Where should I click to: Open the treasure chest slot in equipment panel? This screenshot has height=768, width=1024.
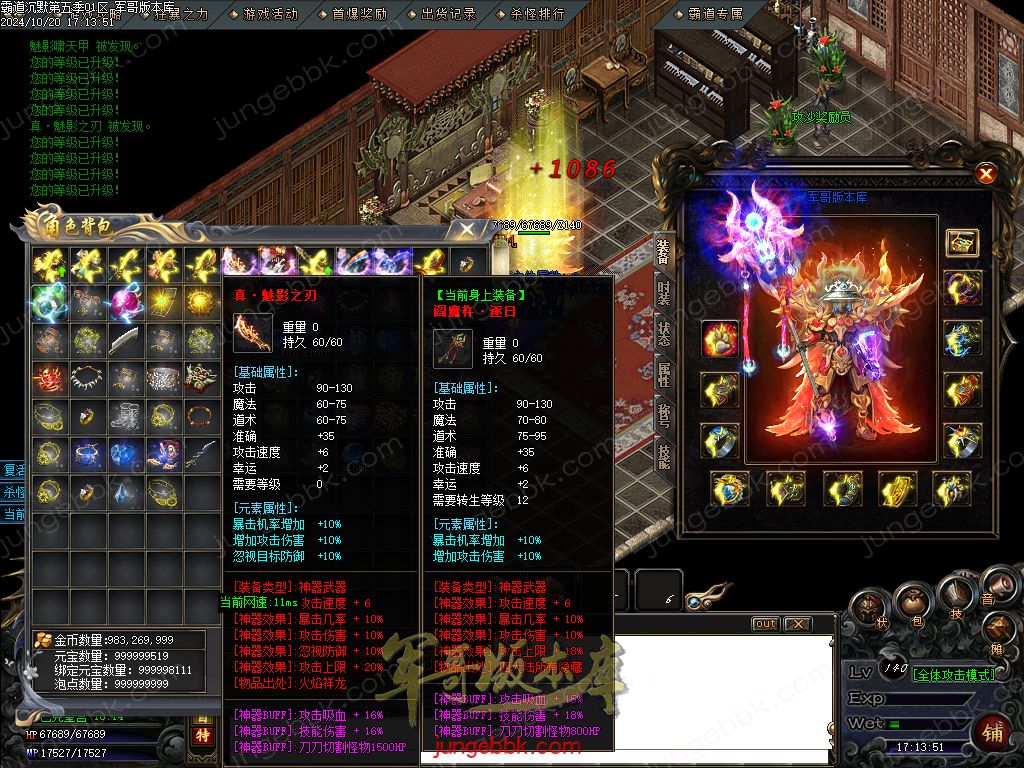point(962,242)
